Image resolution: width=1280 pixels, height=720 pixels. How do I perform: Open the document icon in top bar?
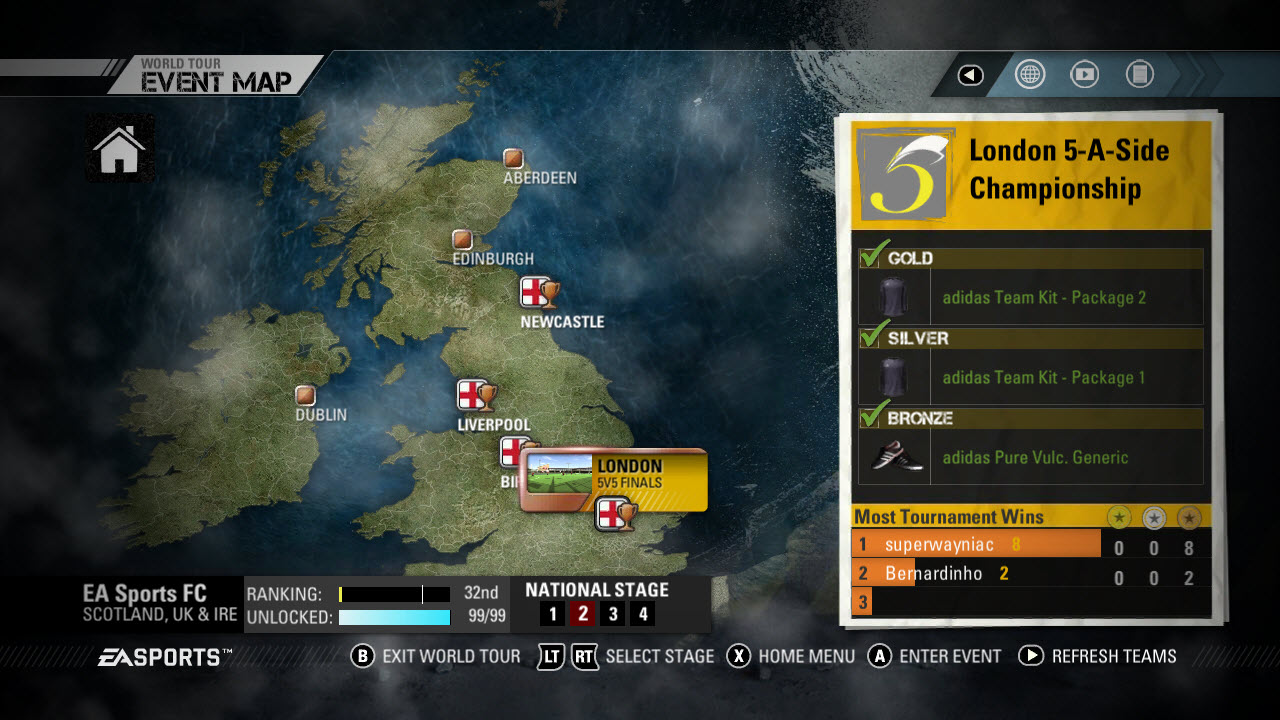(1139, 75)
